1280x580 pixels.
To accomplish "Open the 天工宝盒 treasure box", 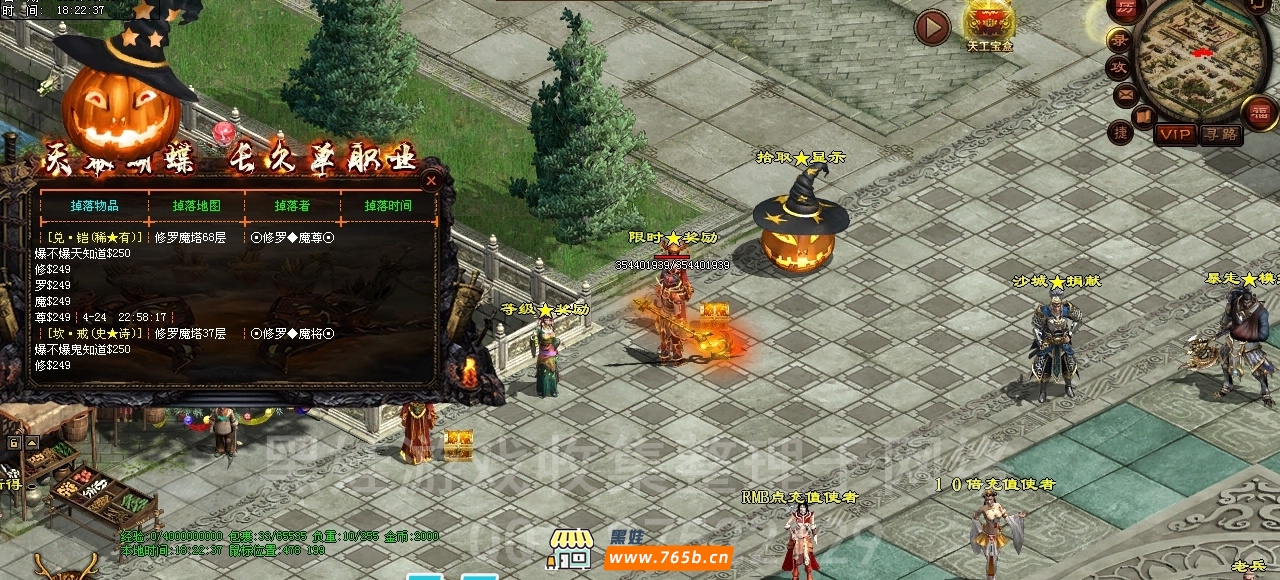I will coord(989,24).
